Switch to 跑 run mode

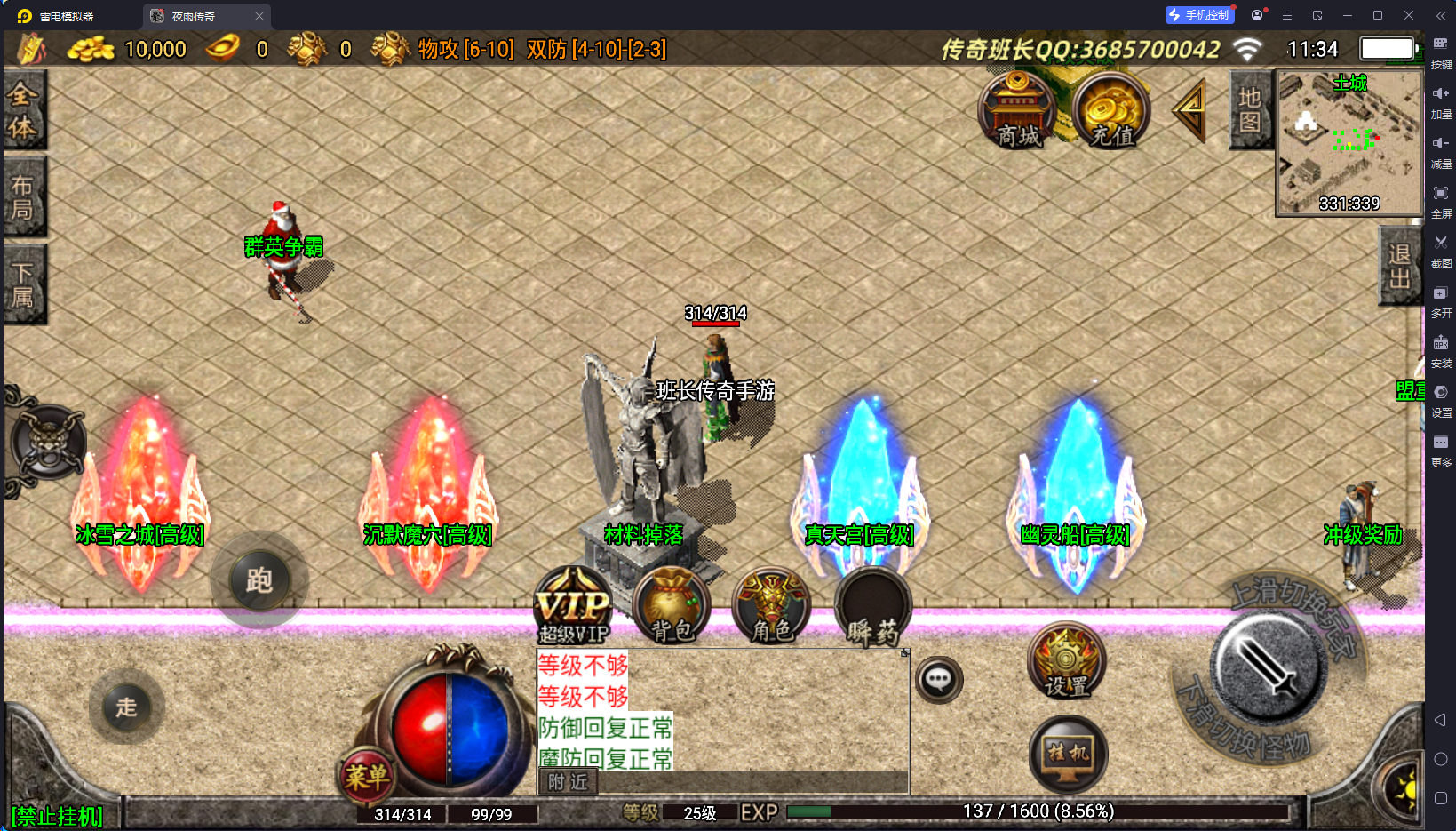click(x=259, y=580)
